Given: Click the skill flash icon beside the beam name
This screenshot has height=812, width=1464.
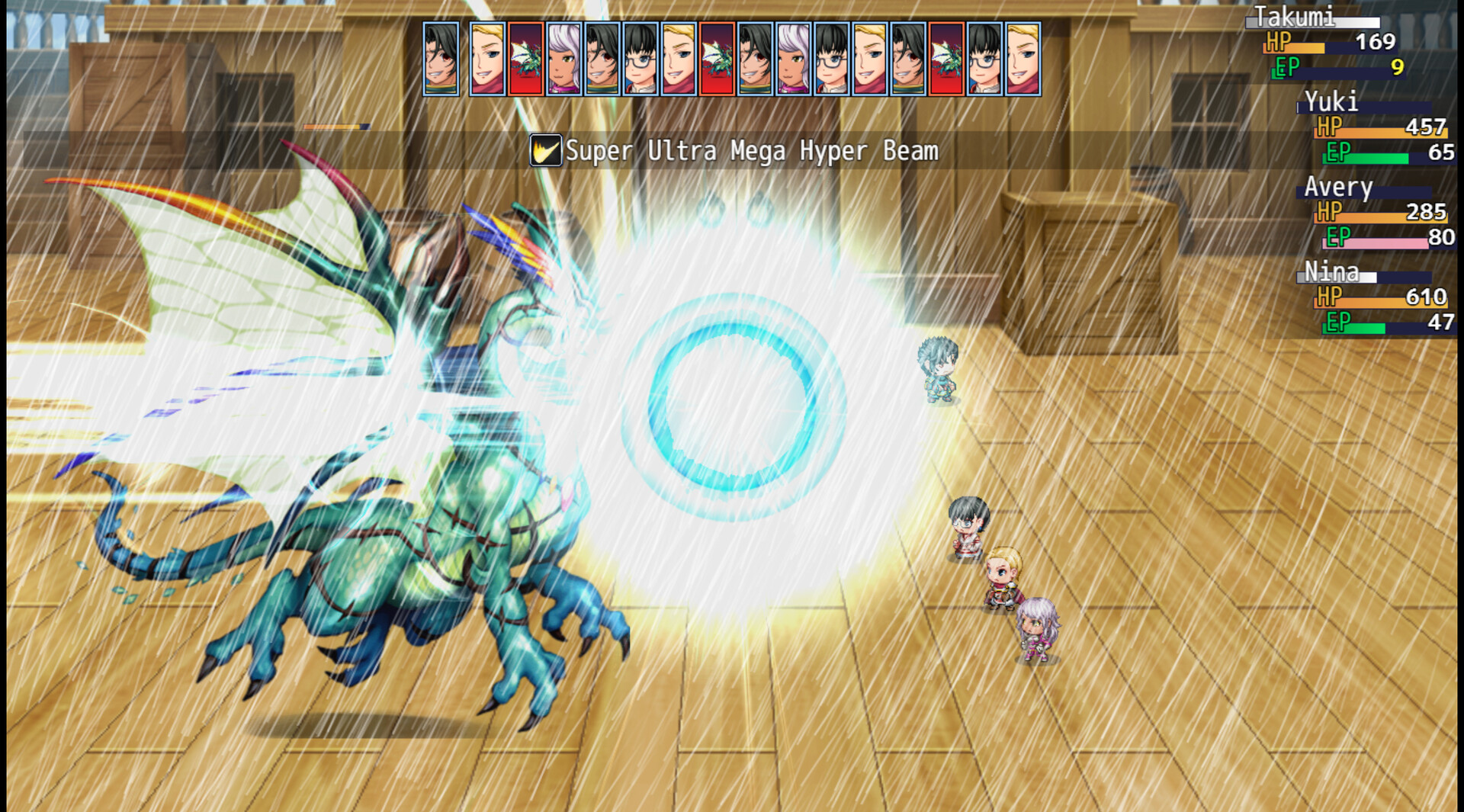Looking at the screenshot, I should (x=546, y=150).
